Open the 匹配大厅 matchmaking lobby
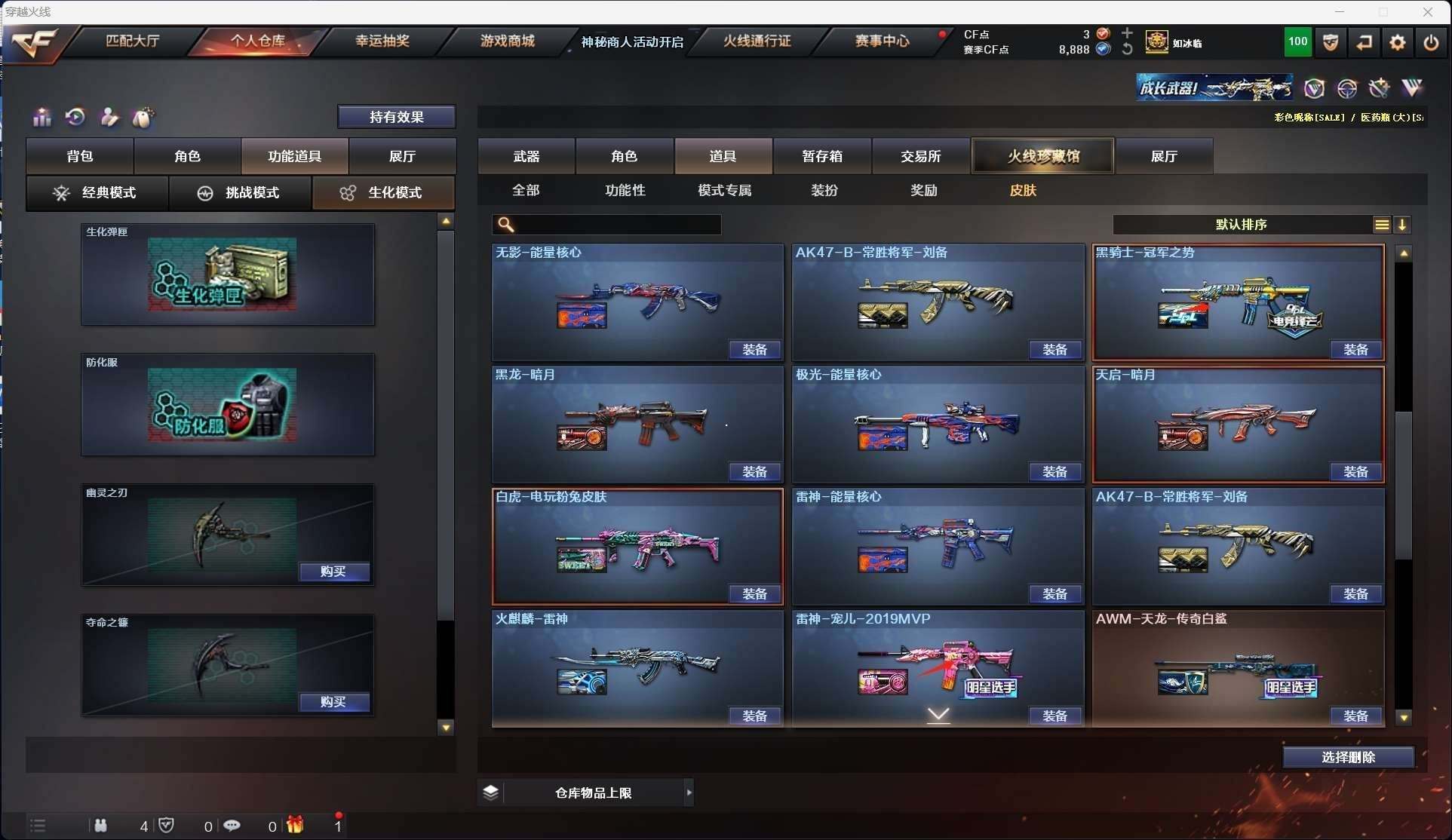 [133, 41]
